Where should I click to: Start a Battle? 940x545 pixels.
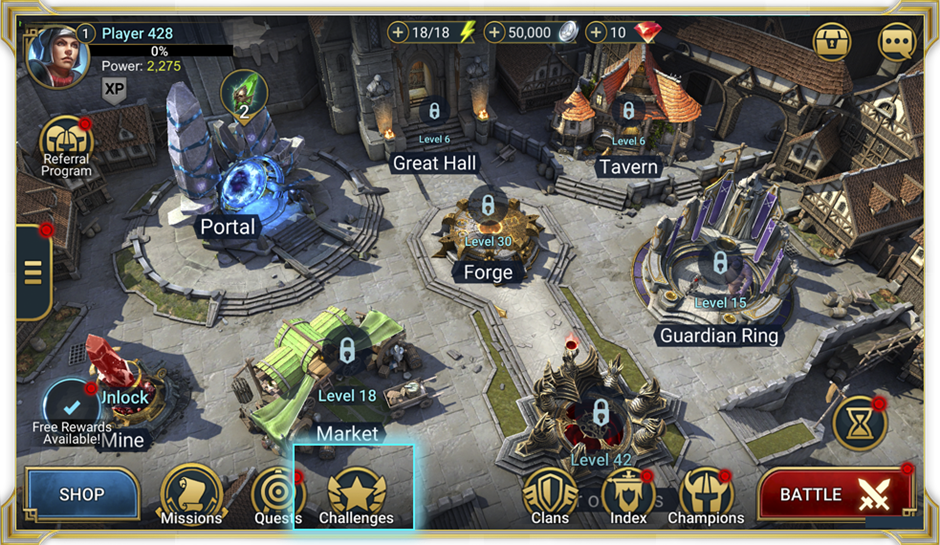[x=833, y=494]
